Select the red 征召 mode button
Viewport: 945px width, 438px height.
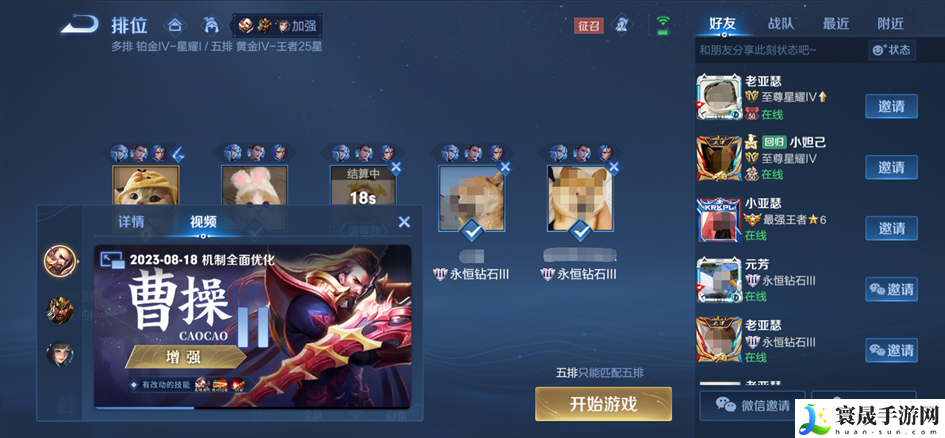(x=589, y=25)
